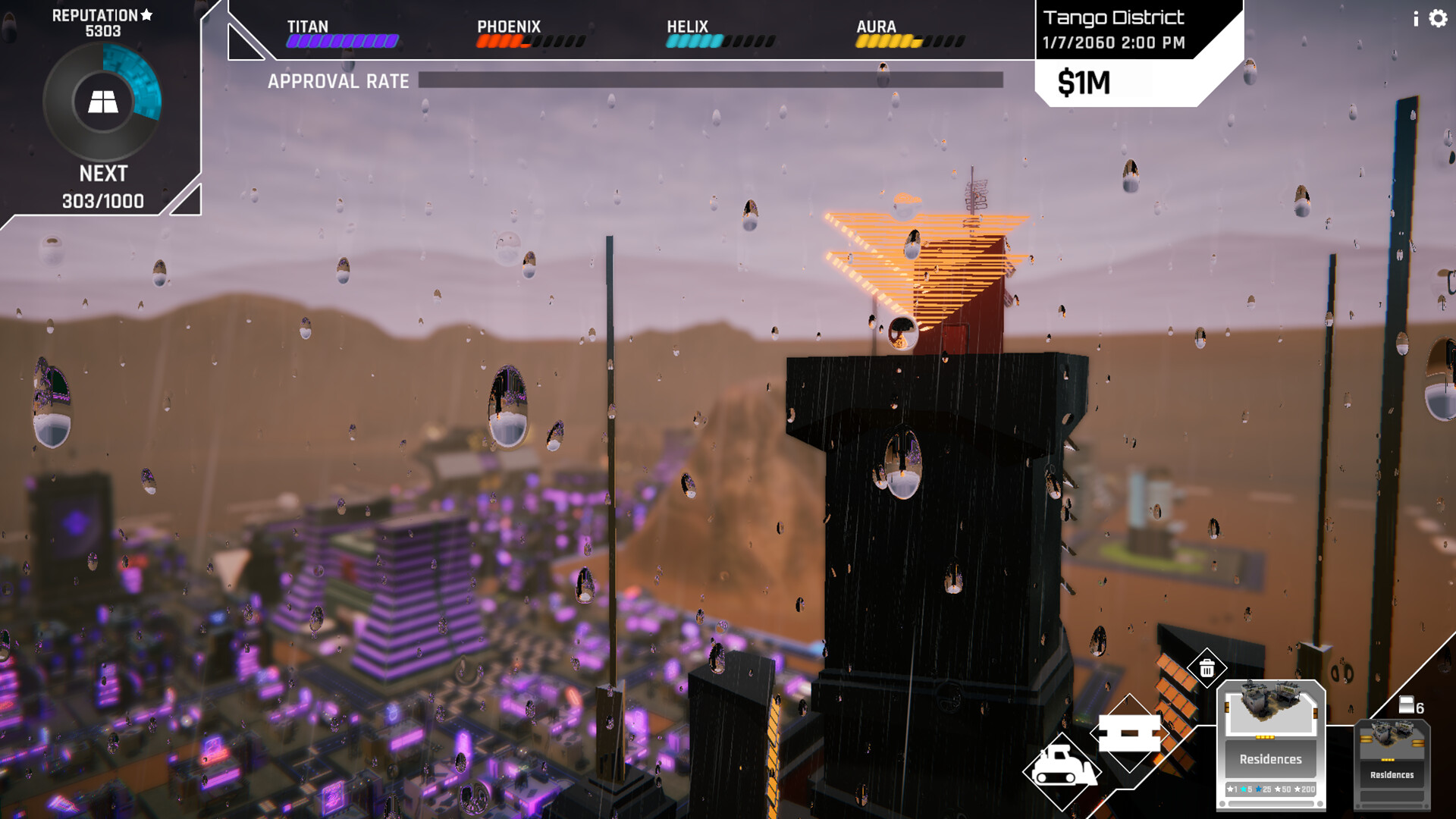Click the reputation dial's center icon
Image resolution: width=1456 pixels, height=819 pixels.
click(x=103, y=101)
